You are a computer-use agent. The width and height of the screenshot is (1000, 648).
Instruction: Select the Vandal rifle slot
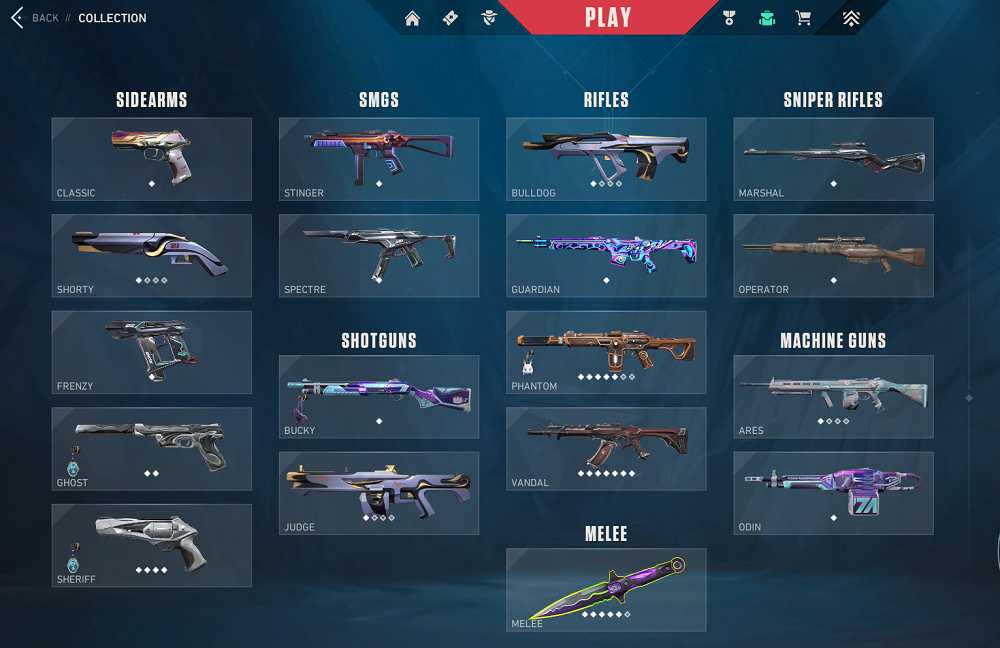click(x=606, y=449)
